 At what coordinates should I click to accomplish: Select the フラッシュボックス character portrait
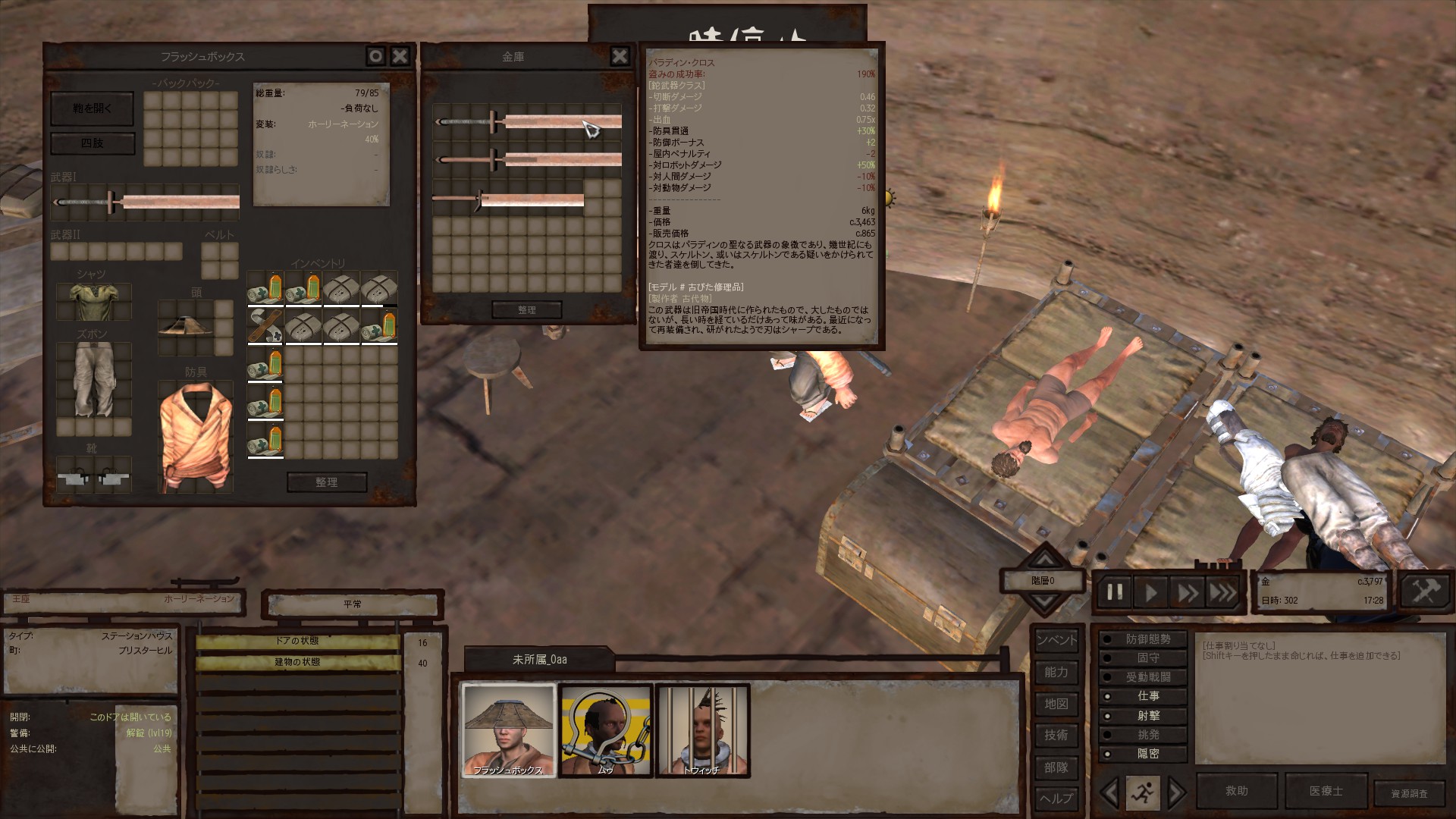point(509,730)
